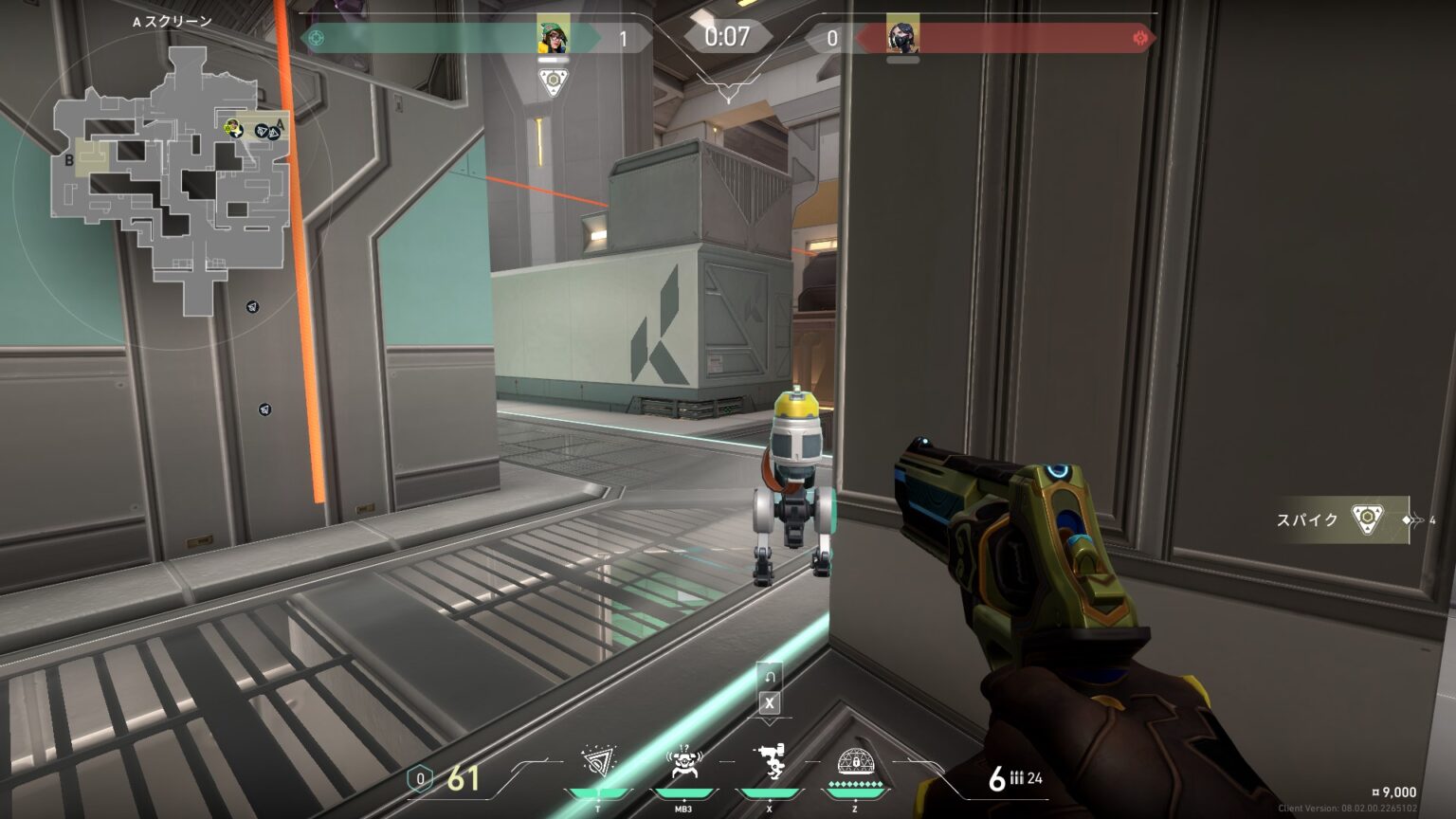Select the Alarmbot ability icon
Screen dimensions: 1456x819
(683, 764)
